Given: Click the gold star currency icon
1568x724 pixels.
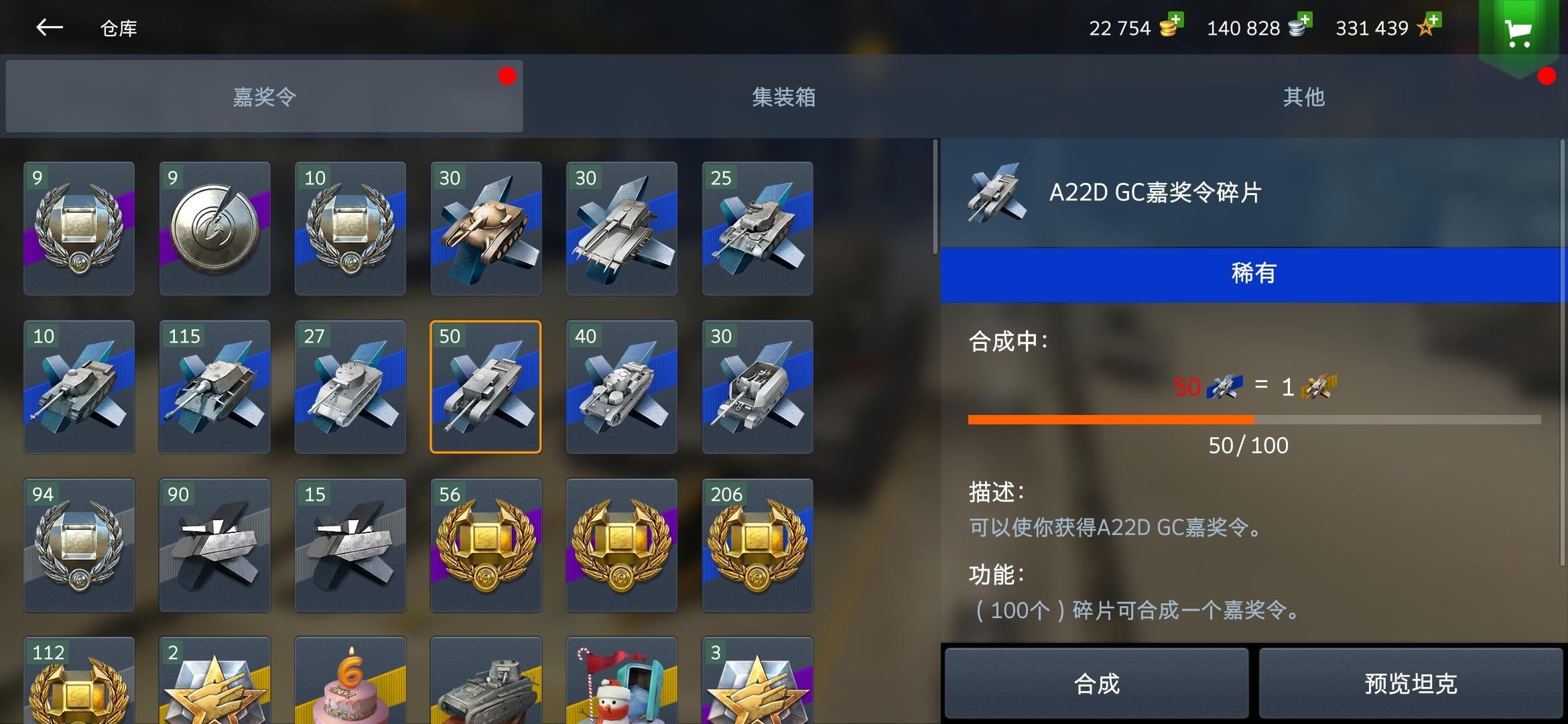Looking at the screenshot, I should pyautogui.click(x=1426, y=29).
